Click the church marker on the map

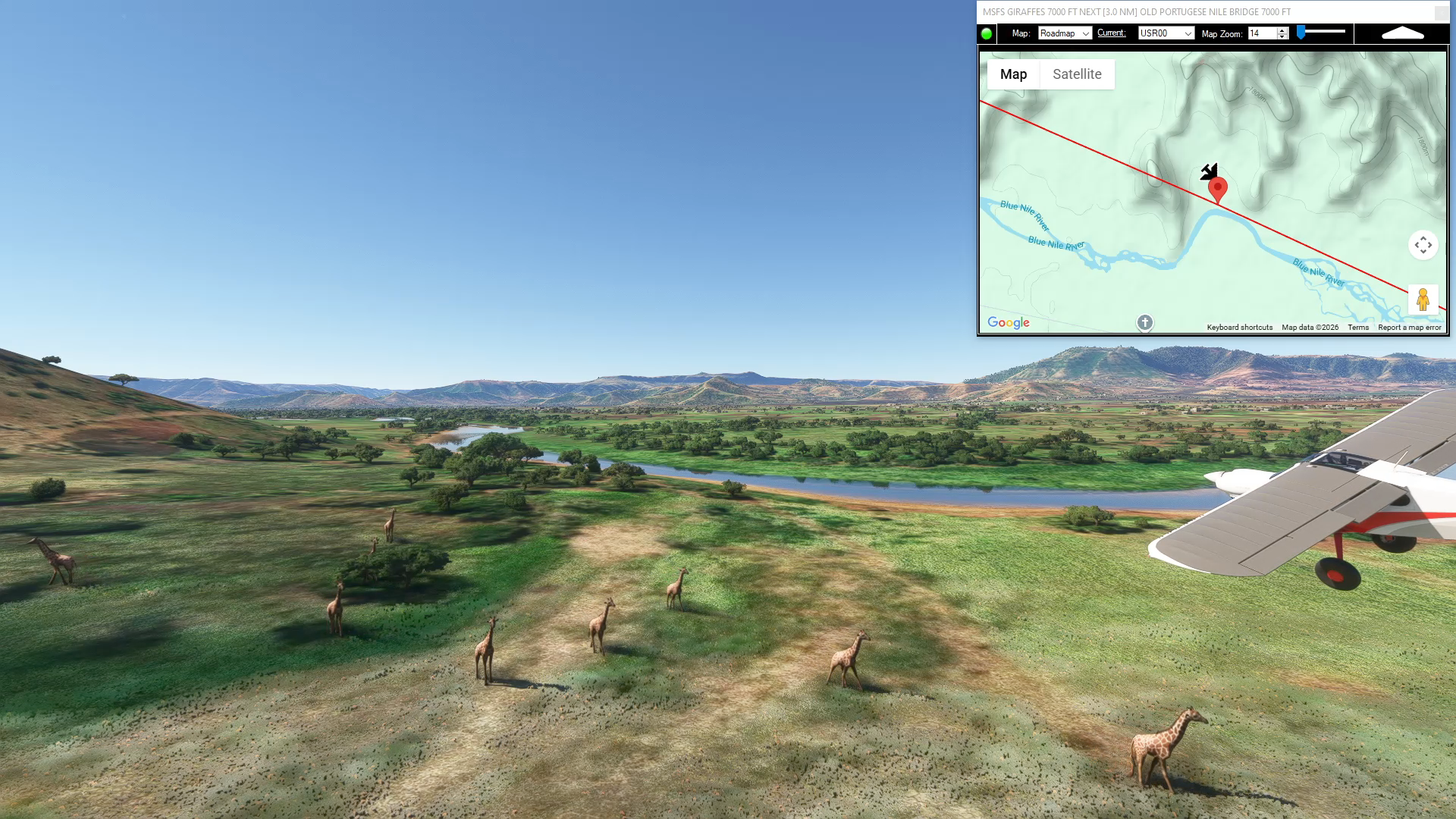pos(1144,323)
